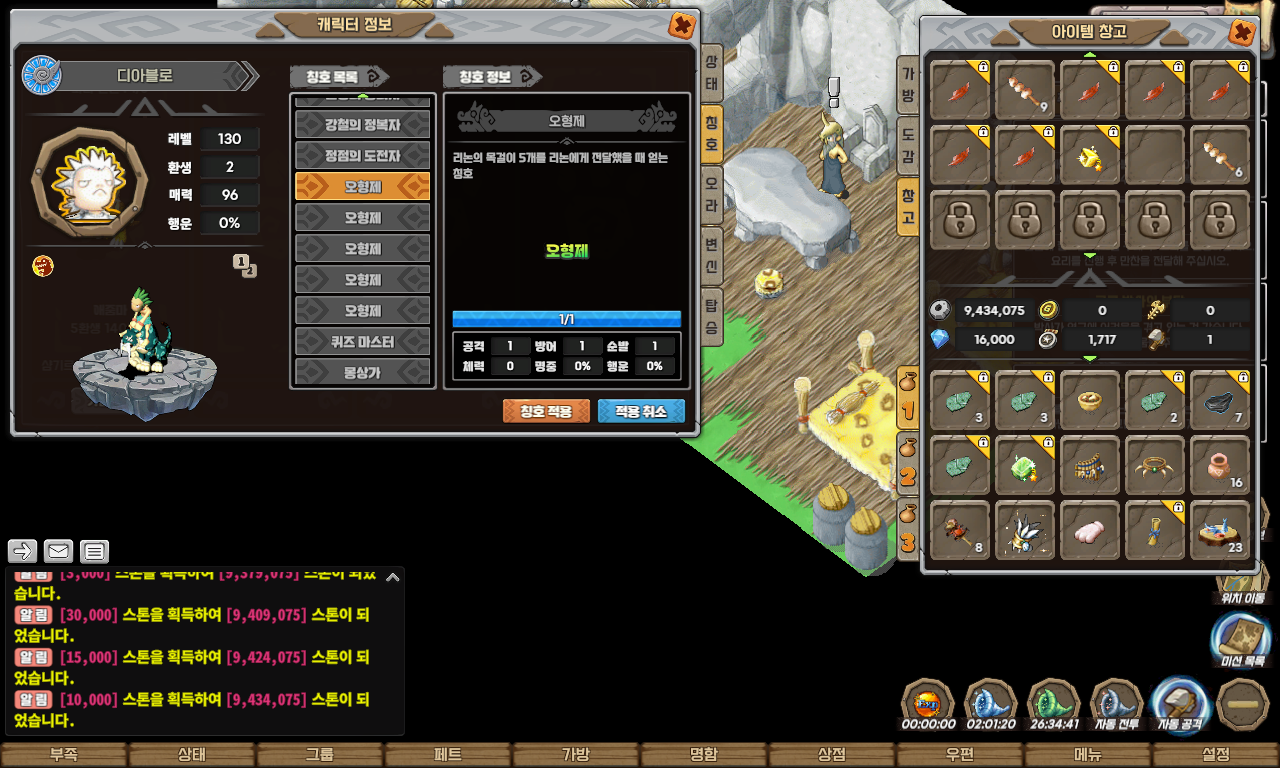Open the 미션 목록 mission list

pyautogui.click(x=1241, y=641)
